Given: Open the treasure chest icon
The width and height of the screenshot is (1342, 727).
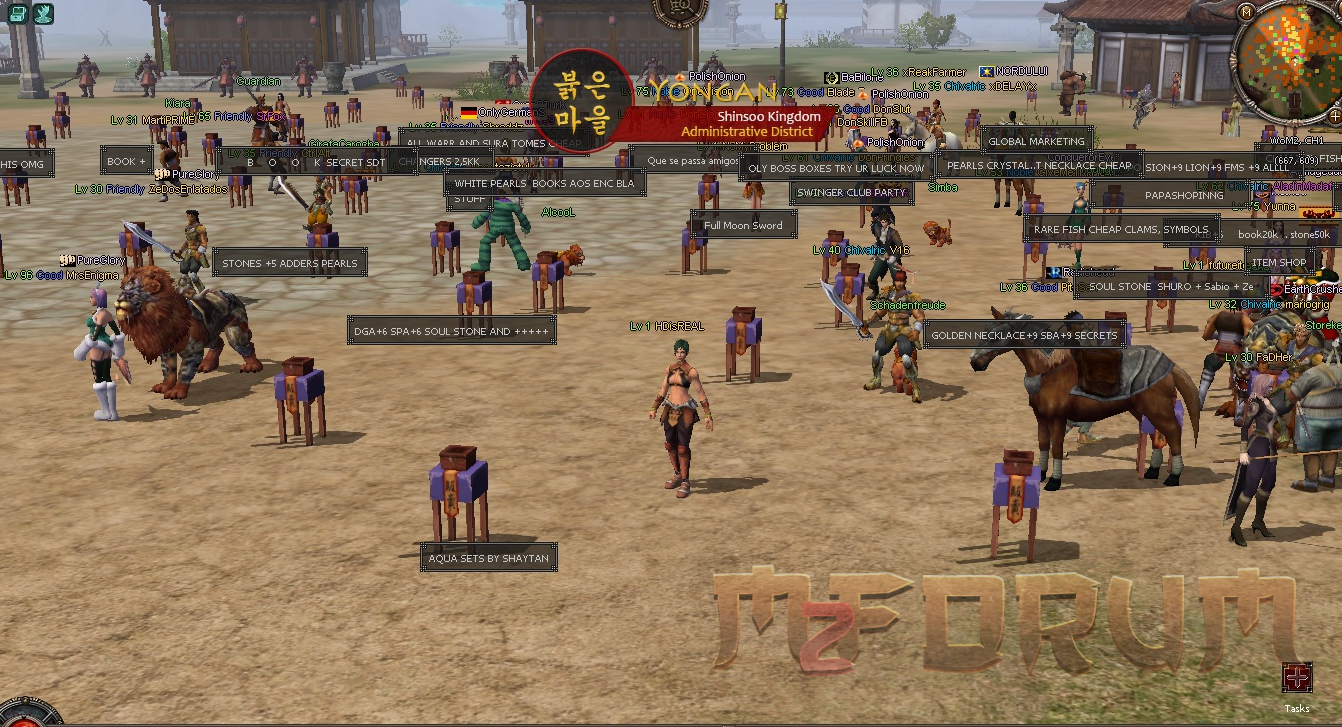Looking at the screenshot, I should click(x=17, y=13).
